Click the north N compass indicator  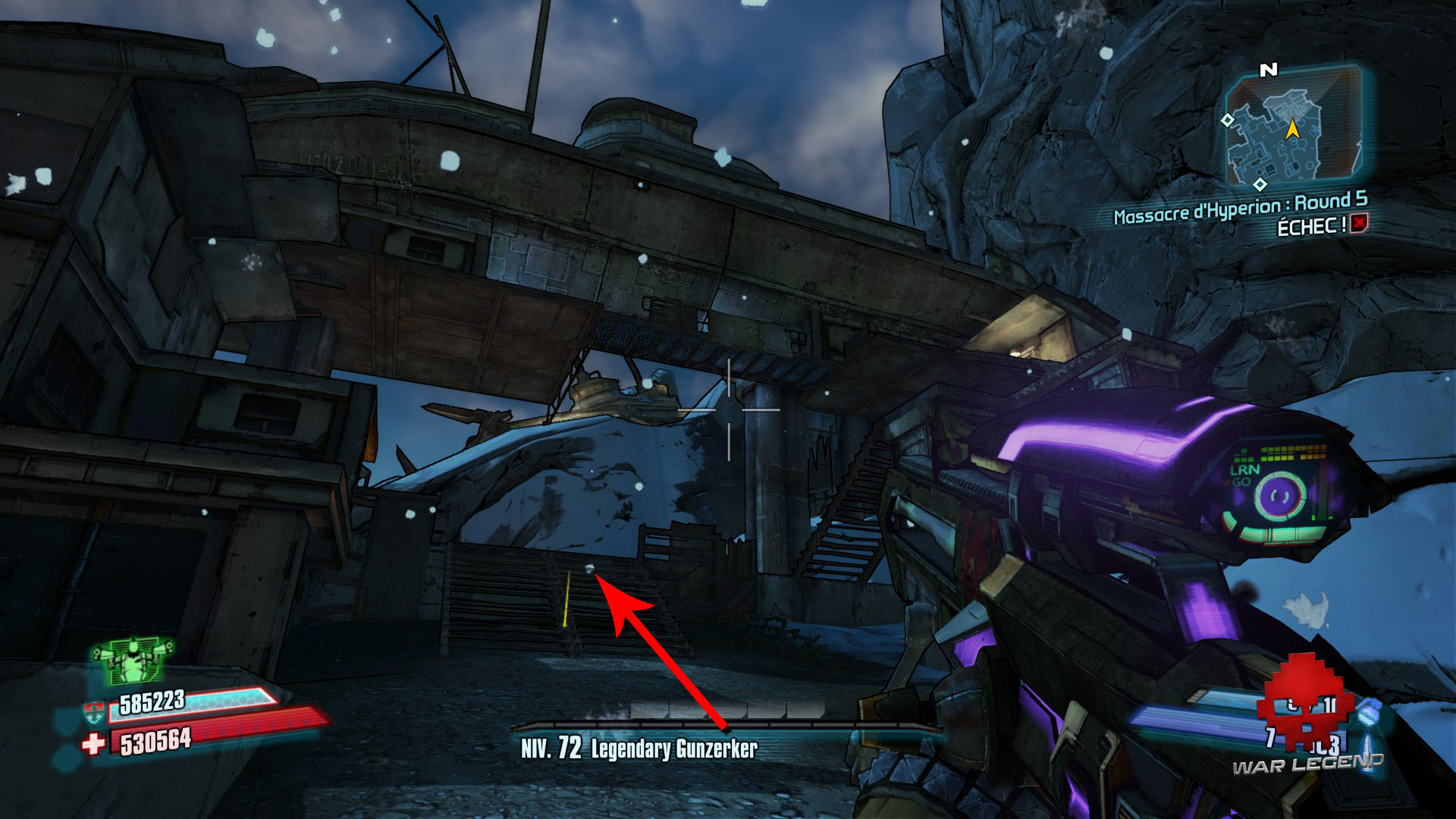coord(1269,69)
